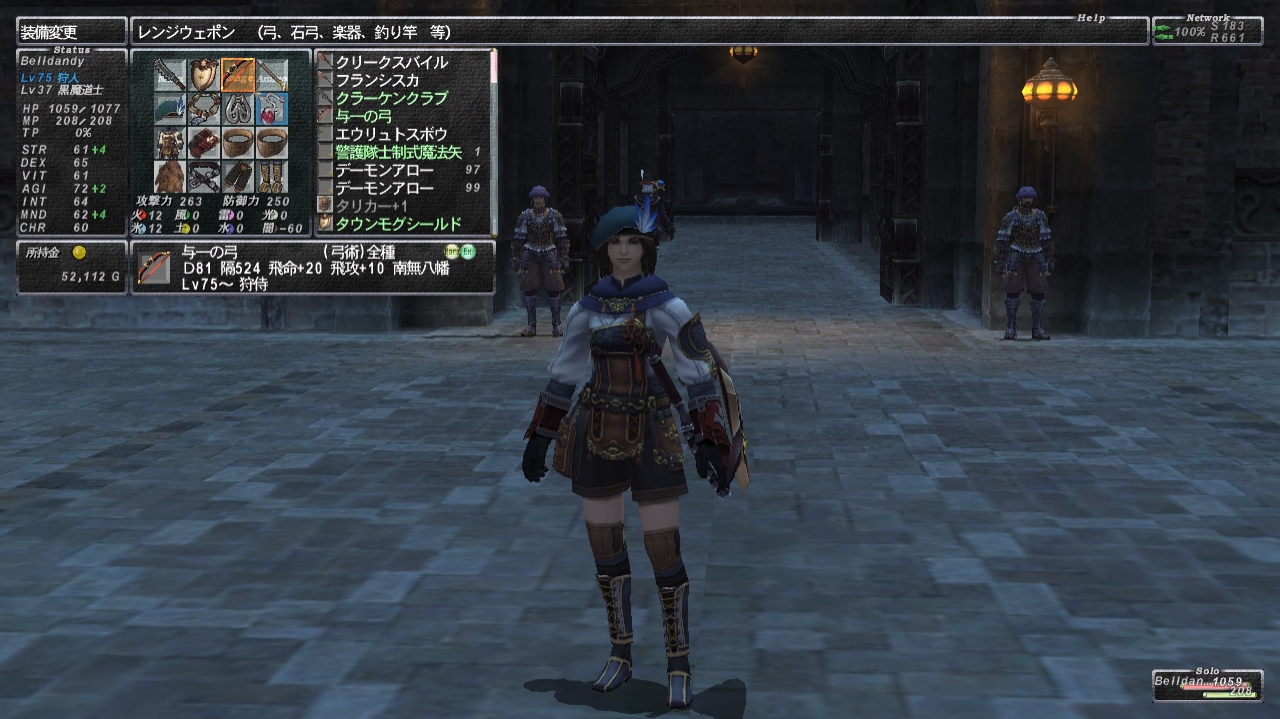
Task: Pick クラーケンクラブ from the list
Action: 391,98
